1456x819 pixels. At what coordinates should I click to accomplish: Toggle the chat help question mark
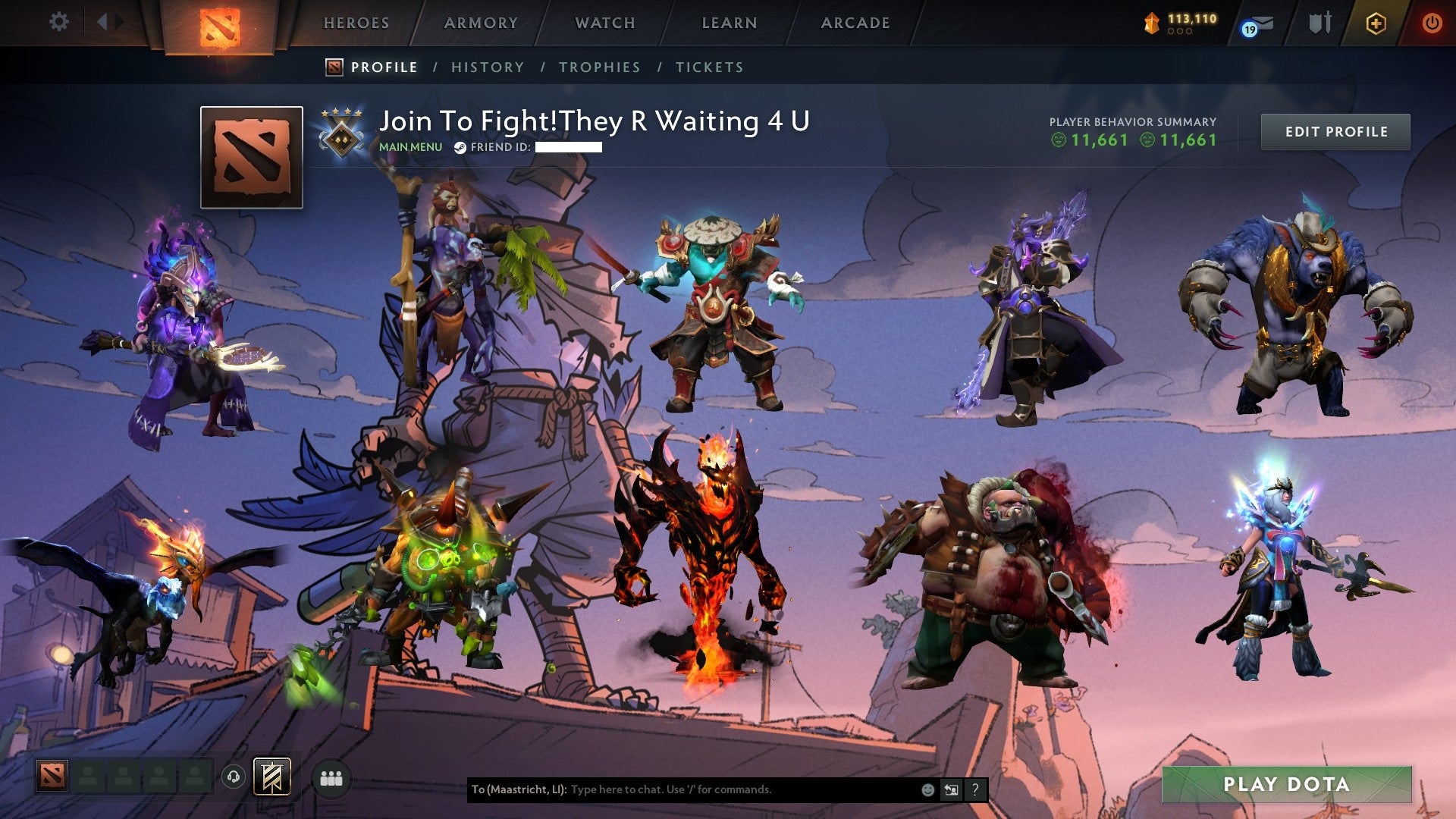click(976, 790)
